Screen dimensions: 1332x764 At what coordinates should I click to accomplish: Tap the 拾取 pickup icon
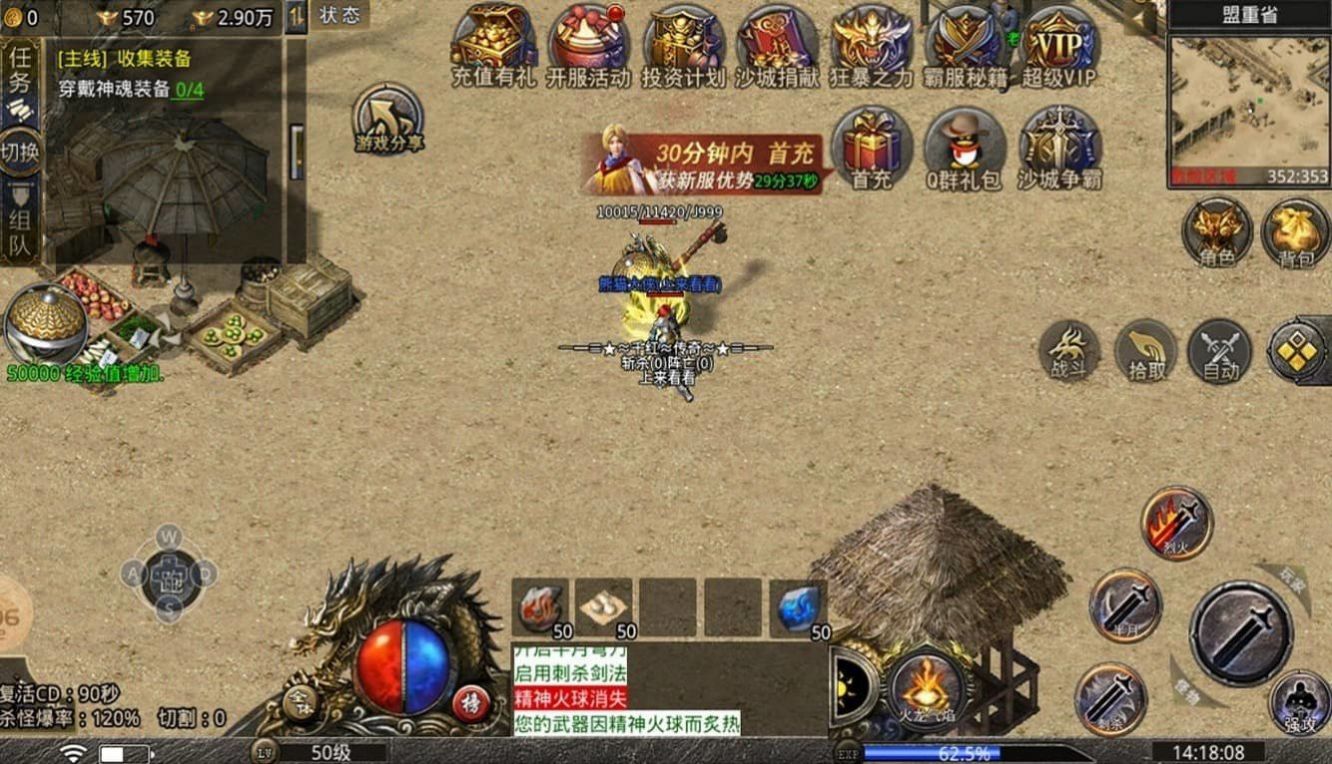1143,352
